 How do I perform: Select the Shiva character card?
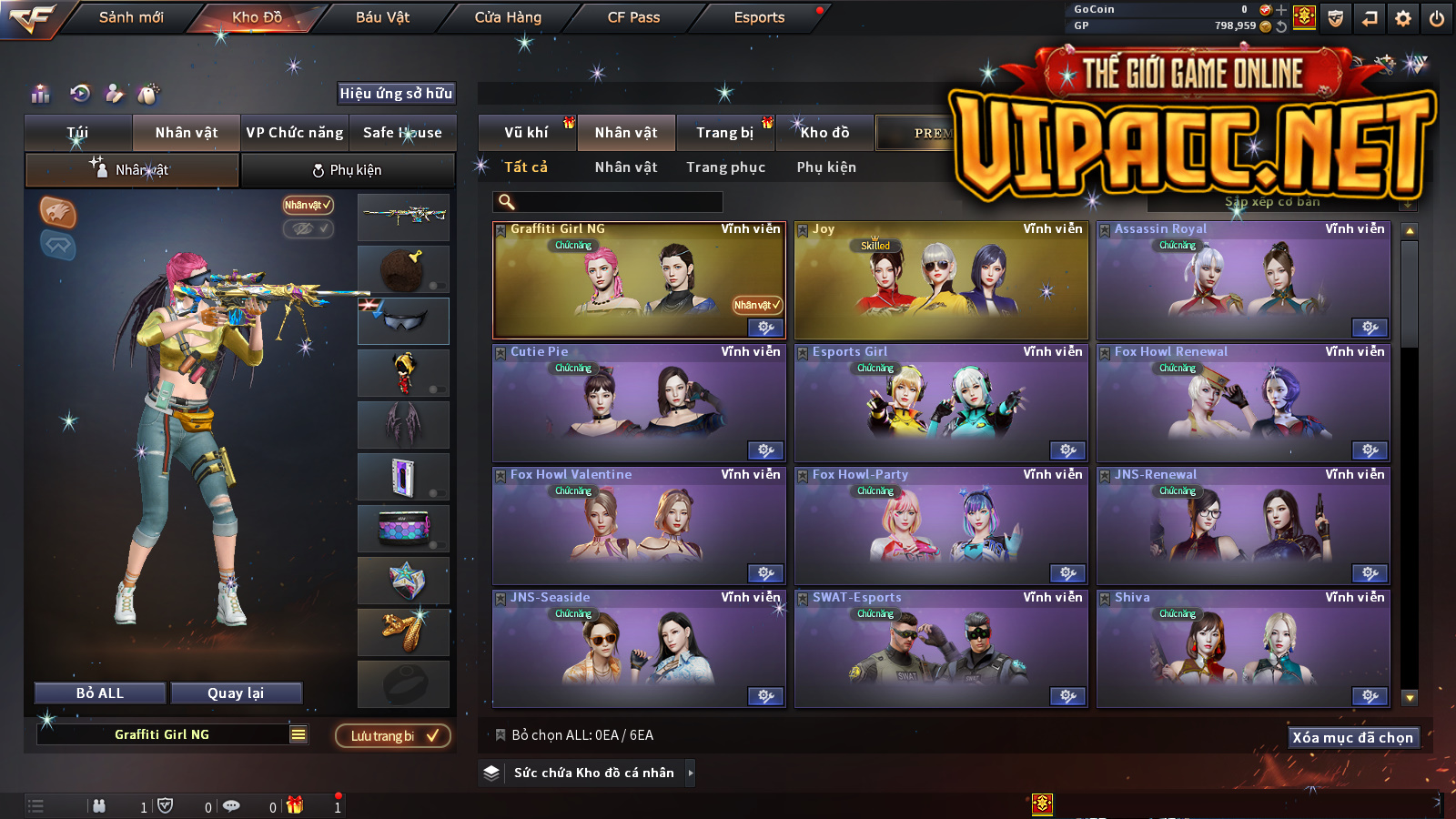(1243, 650)
